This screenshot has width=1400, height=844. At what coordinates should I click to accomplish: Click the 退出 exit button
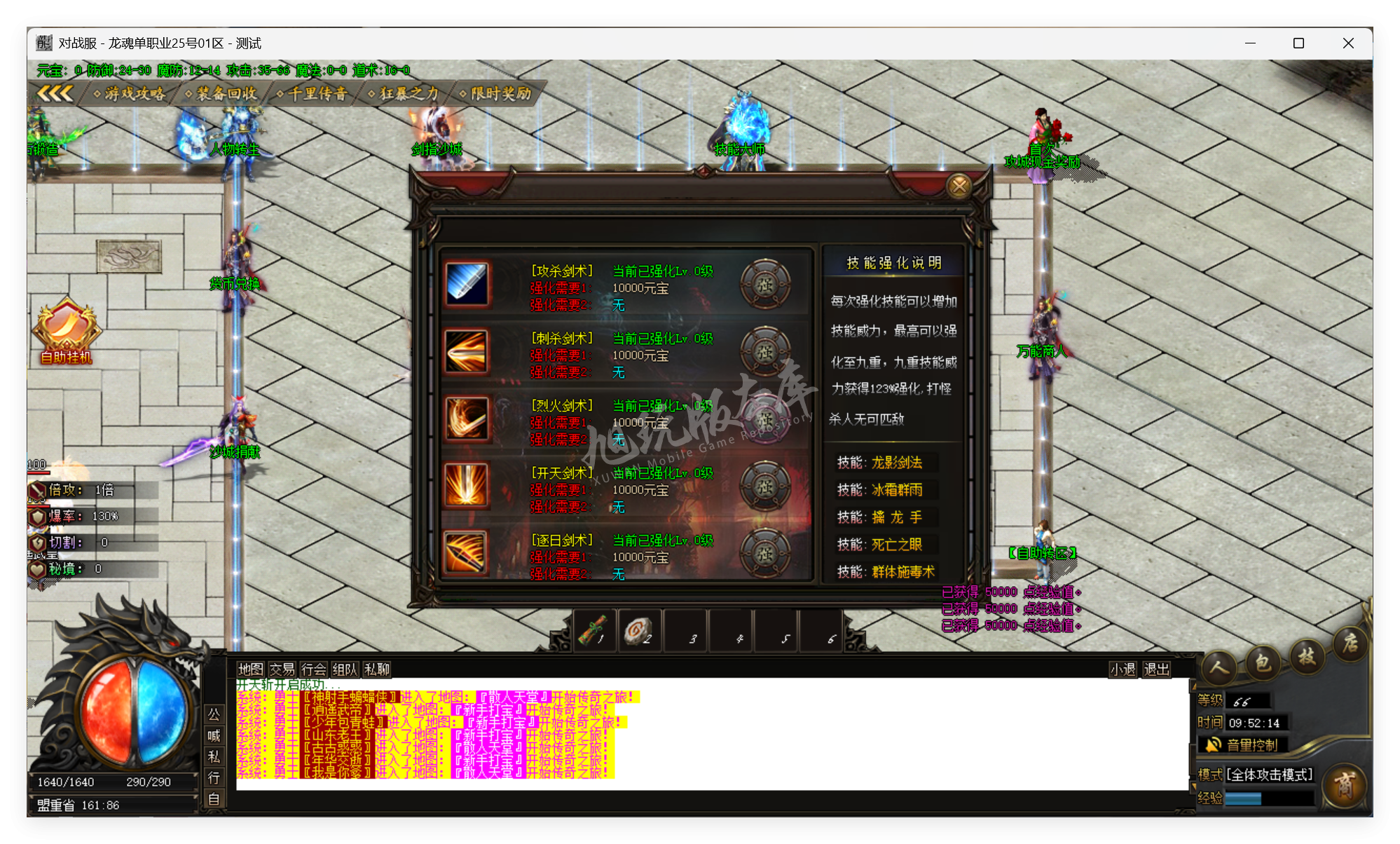click(x=1156, y=669)
